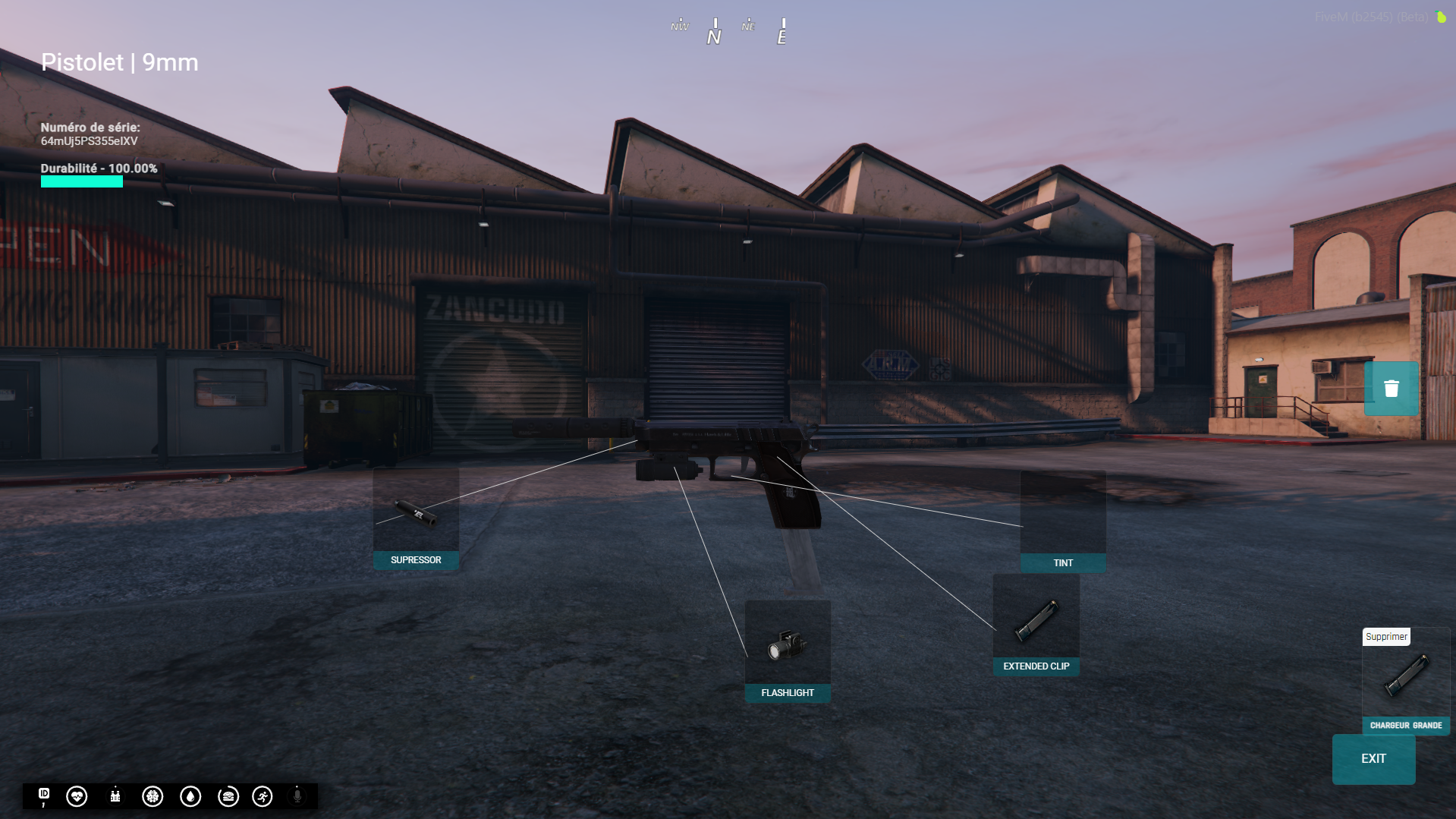Select the Supressor attachment icon
This screenshot has height=819, width=1456.
416,515
